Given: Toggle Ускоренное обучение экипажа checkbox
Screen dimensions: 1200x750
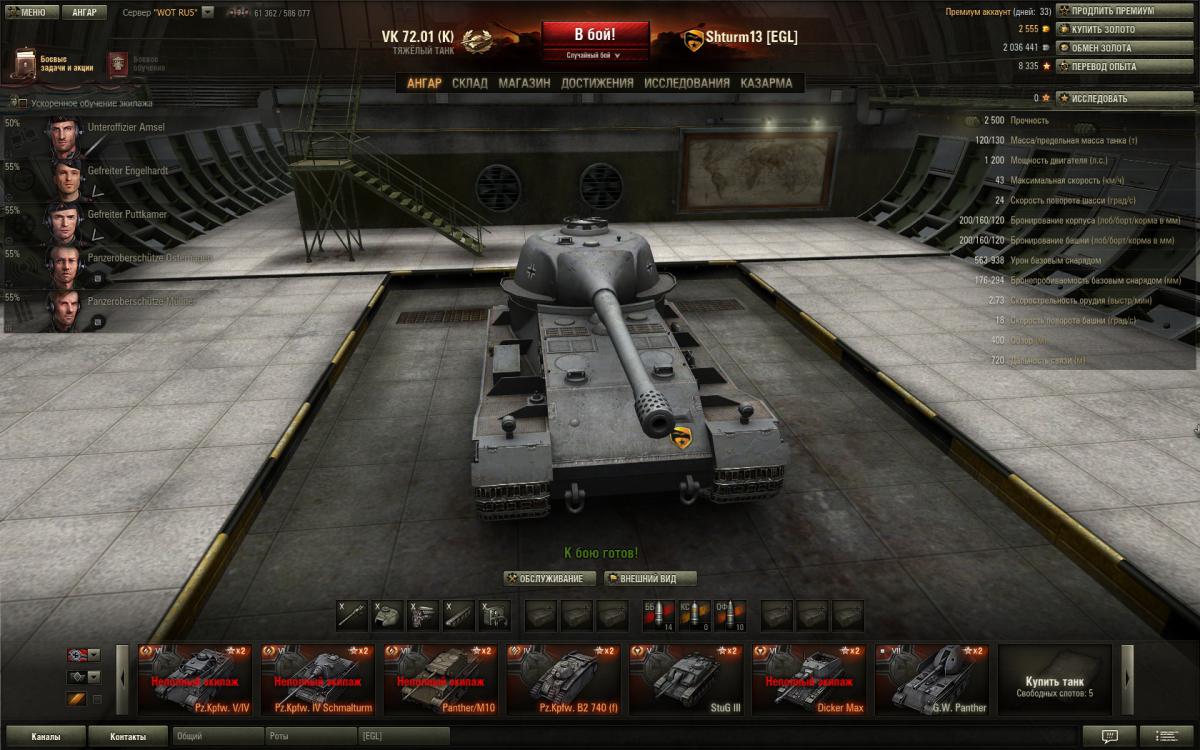Looking at the screenshot, I should (21, 103).
